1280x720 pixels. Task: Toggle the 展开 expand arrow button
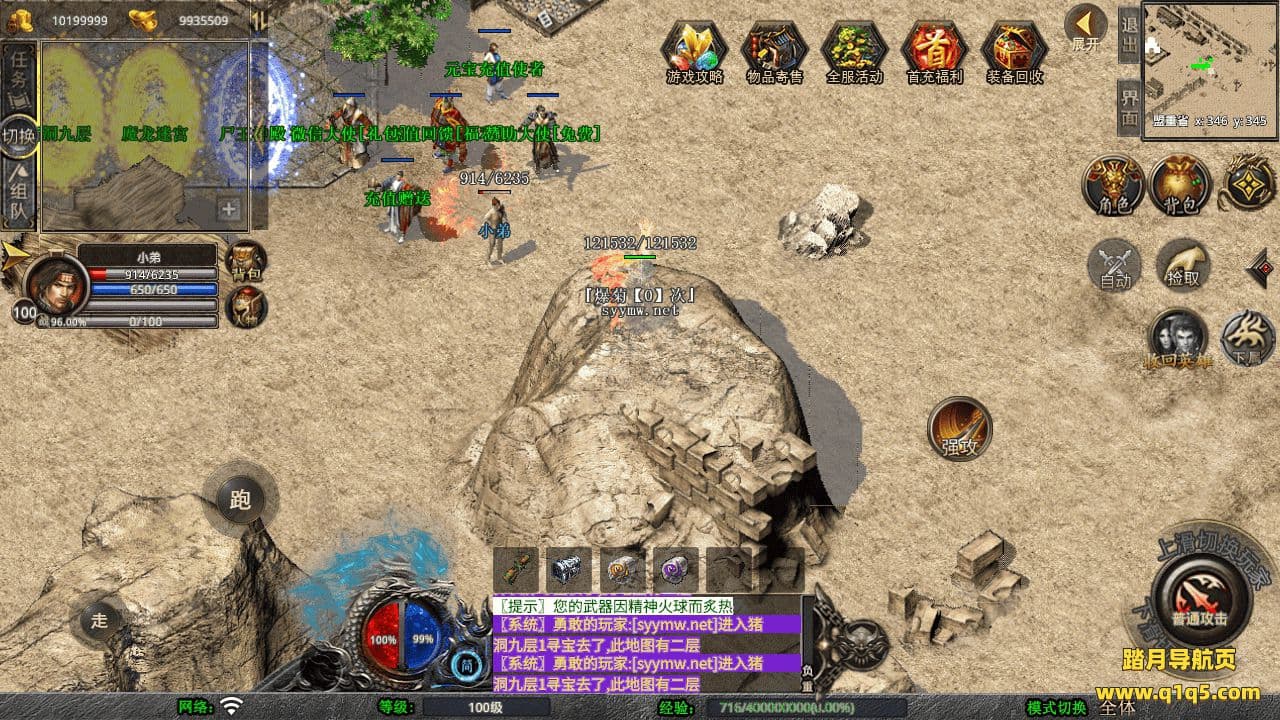pyautogui.click(x=1085, y=28)
